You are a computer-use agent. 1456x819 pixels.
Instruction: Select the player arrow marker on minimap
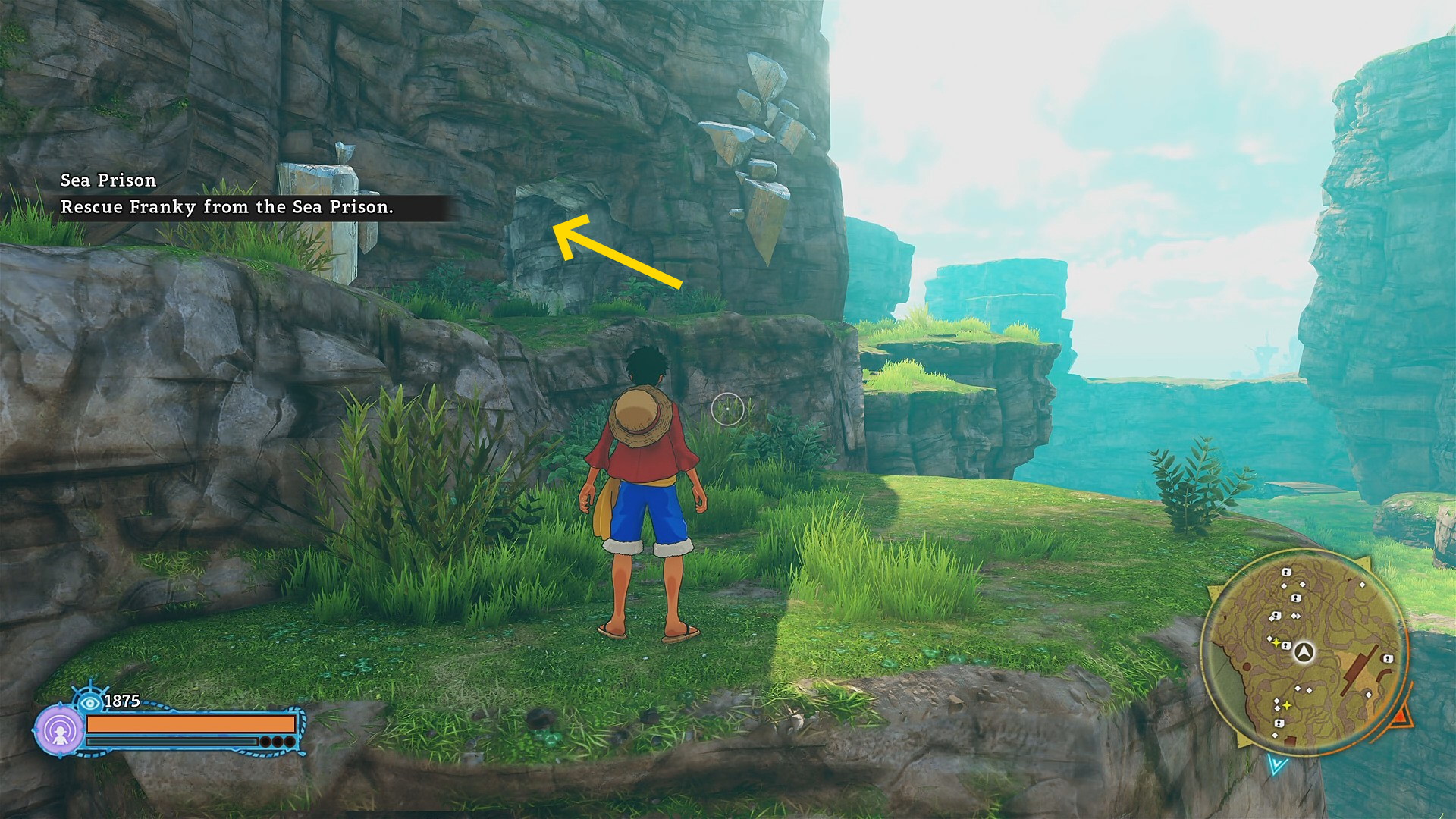pyautogui.click(x=1304, y=651)
